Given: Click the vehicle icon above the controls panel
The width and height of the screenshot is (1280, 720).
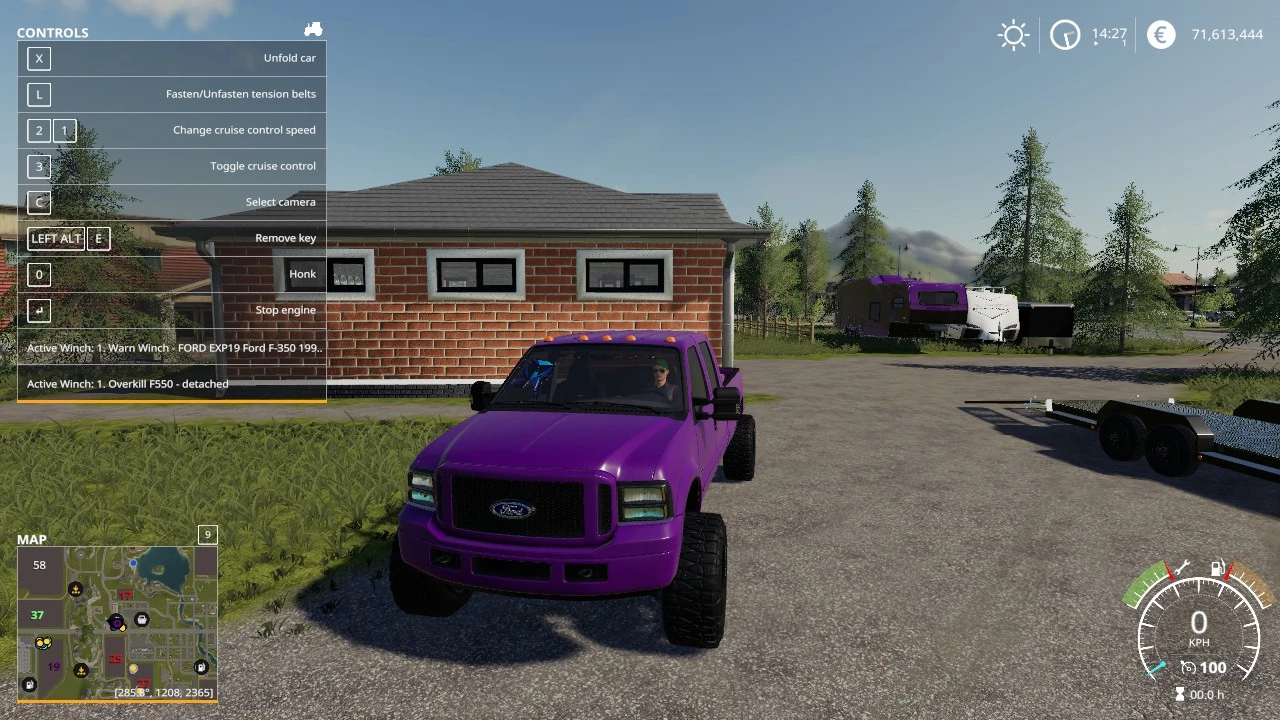Looking at the screenshot, I should coord(313,30).
